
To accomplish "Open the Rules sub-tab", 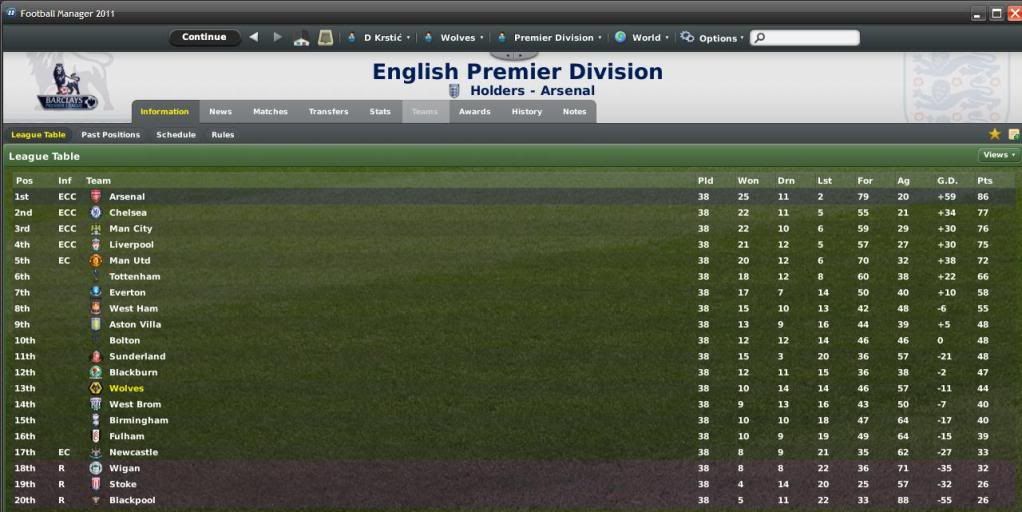I will tap(223, 135).
